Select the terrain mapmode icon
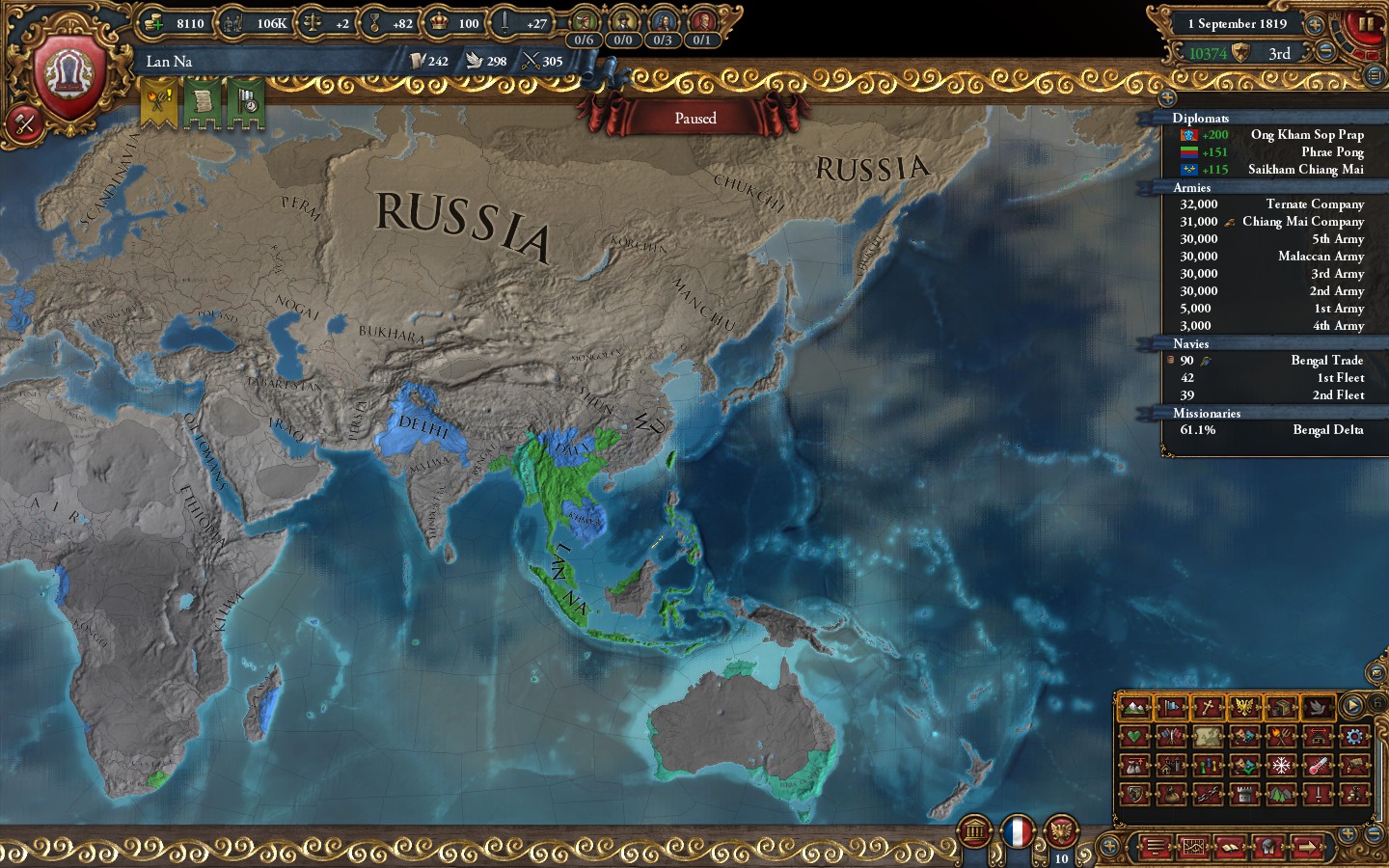 [1136, 707]
